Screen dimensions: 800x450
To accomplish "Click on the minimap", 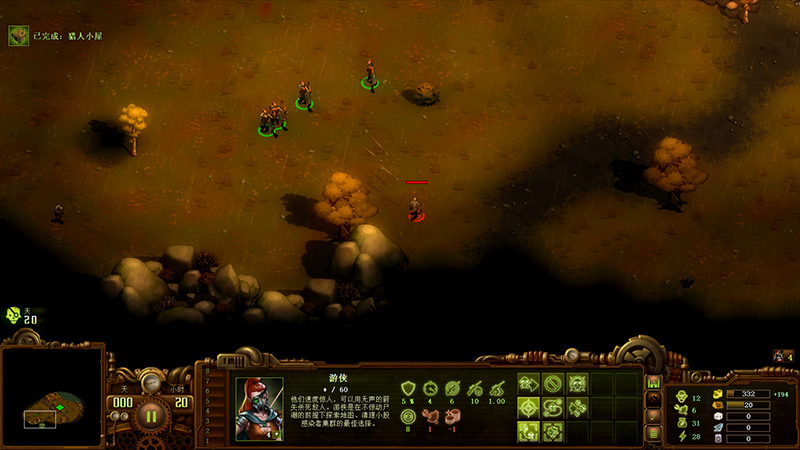I will 52,395.
